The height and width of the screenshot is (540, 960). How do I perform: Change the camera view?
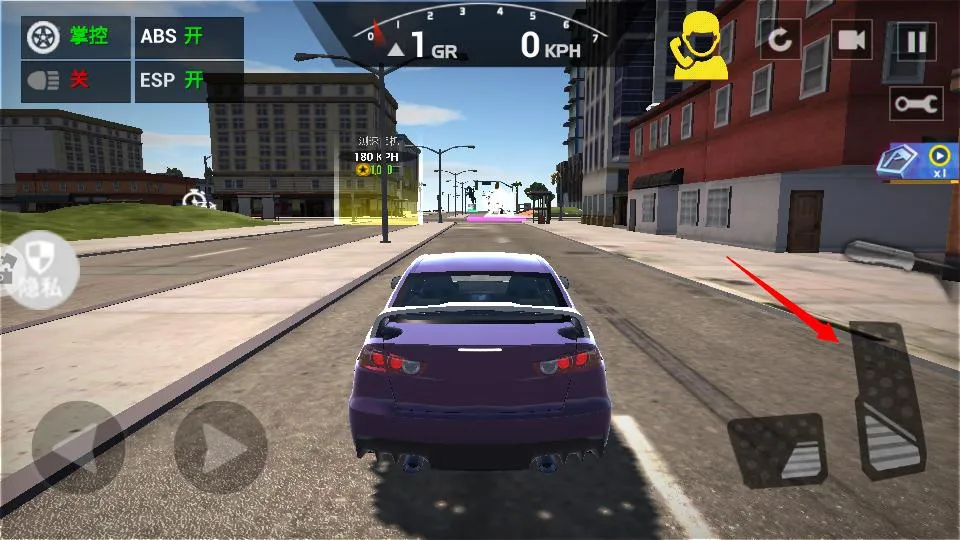[851, 40]
